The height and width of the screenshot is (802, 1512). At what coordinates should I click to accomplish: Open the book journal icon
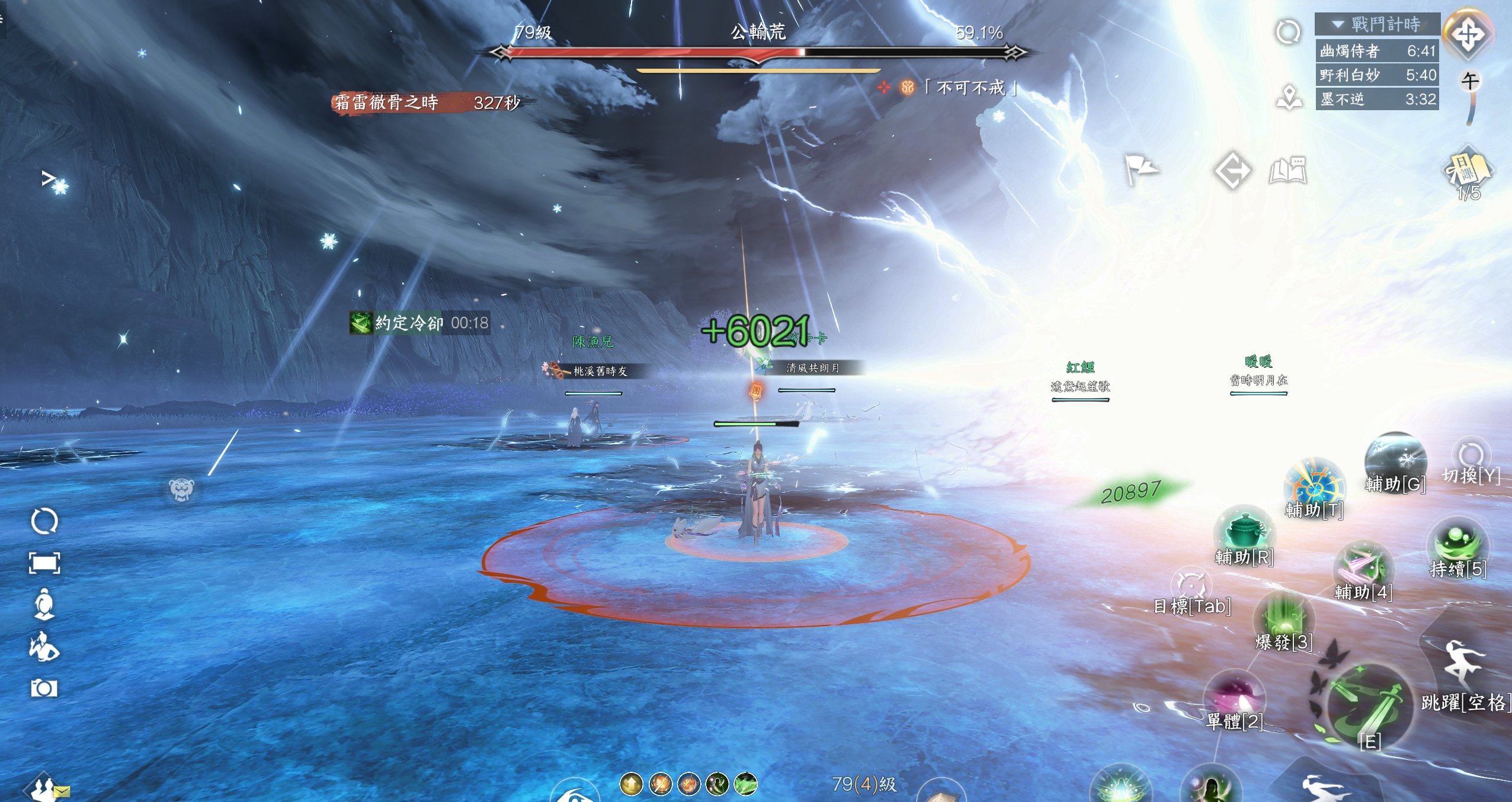coord(1287,171)
